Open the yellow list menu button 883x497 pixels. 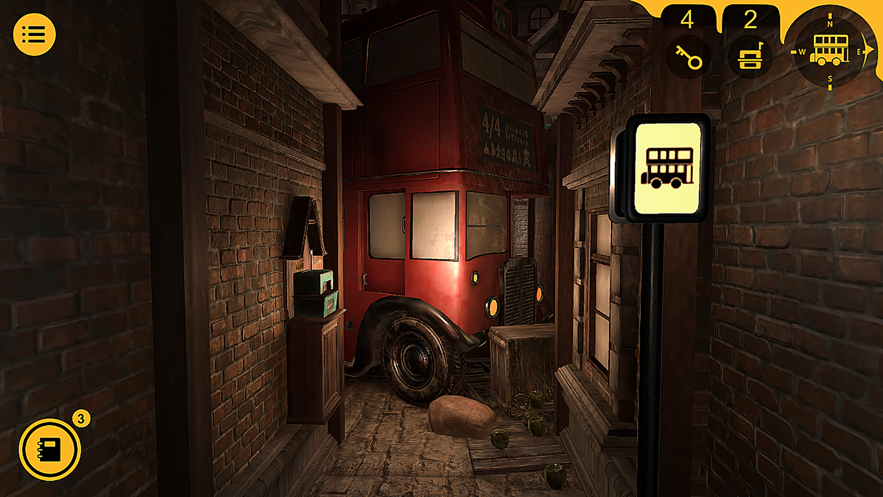click(x=34, y=35)
